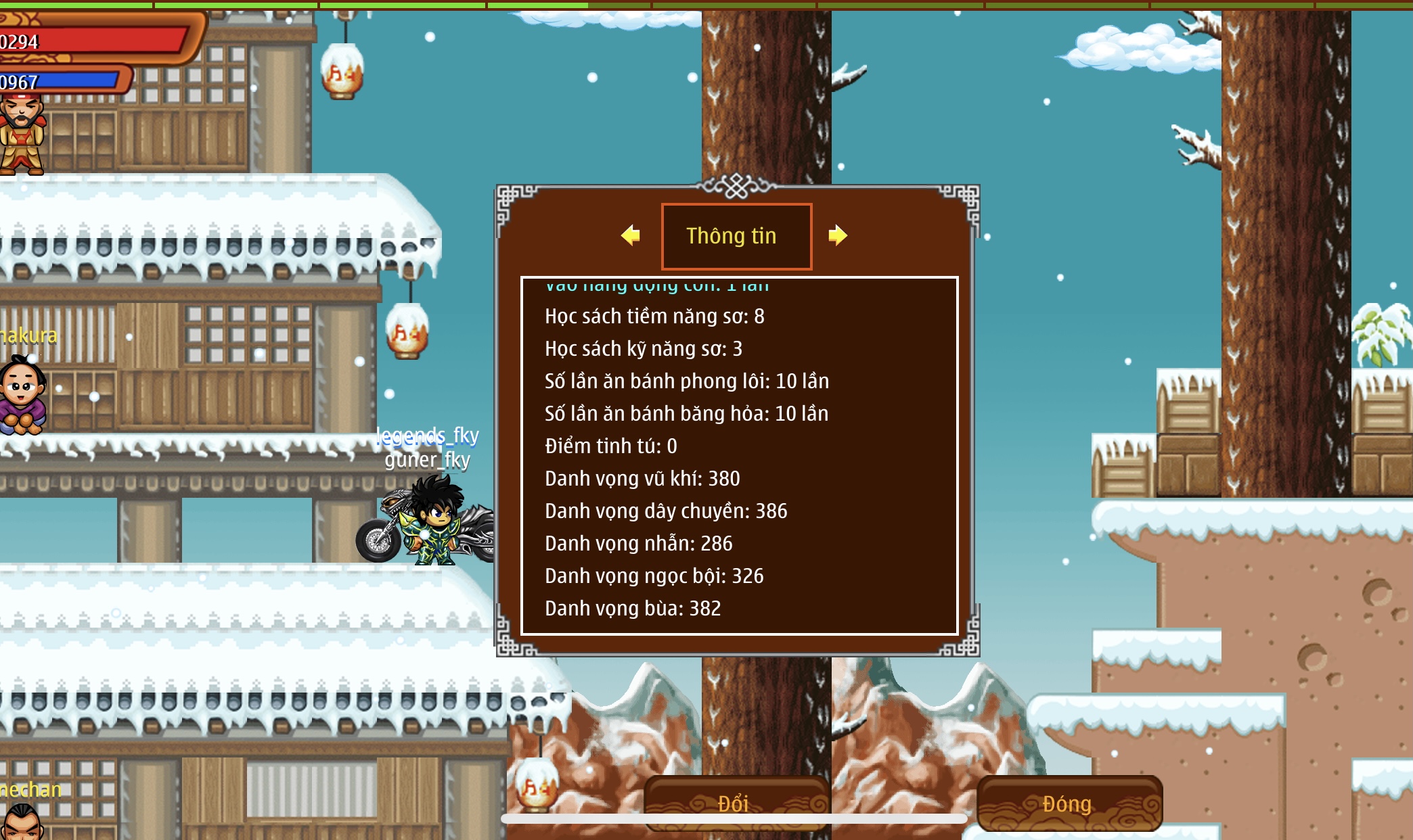The image size is (1413, 840).
Task: Close the panel with Đóng
Action: tap(1069, 803)
